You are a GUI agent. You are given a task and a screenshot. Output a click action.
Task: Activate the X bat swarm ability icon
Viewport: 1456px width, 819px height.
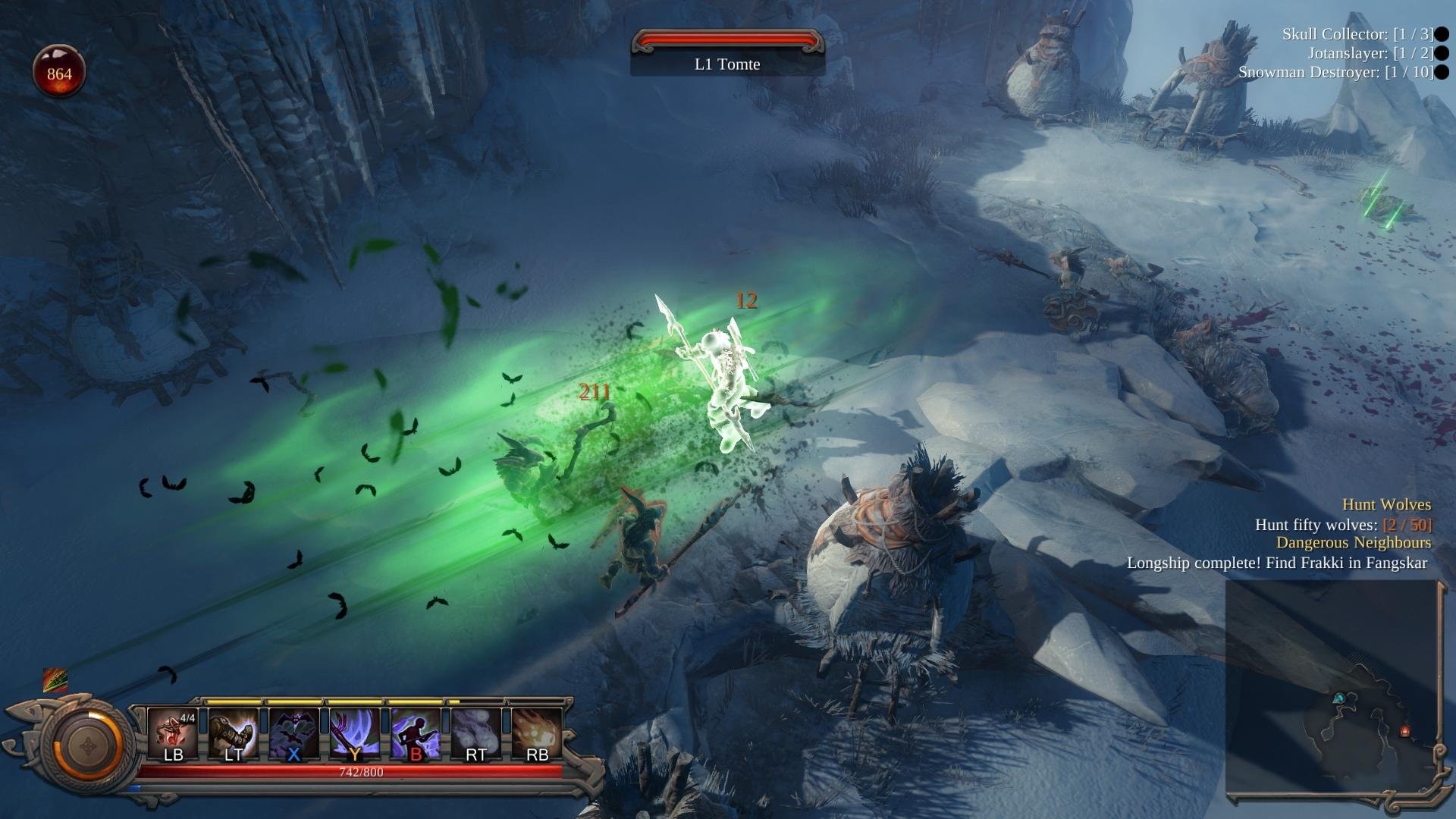point(294,732)
